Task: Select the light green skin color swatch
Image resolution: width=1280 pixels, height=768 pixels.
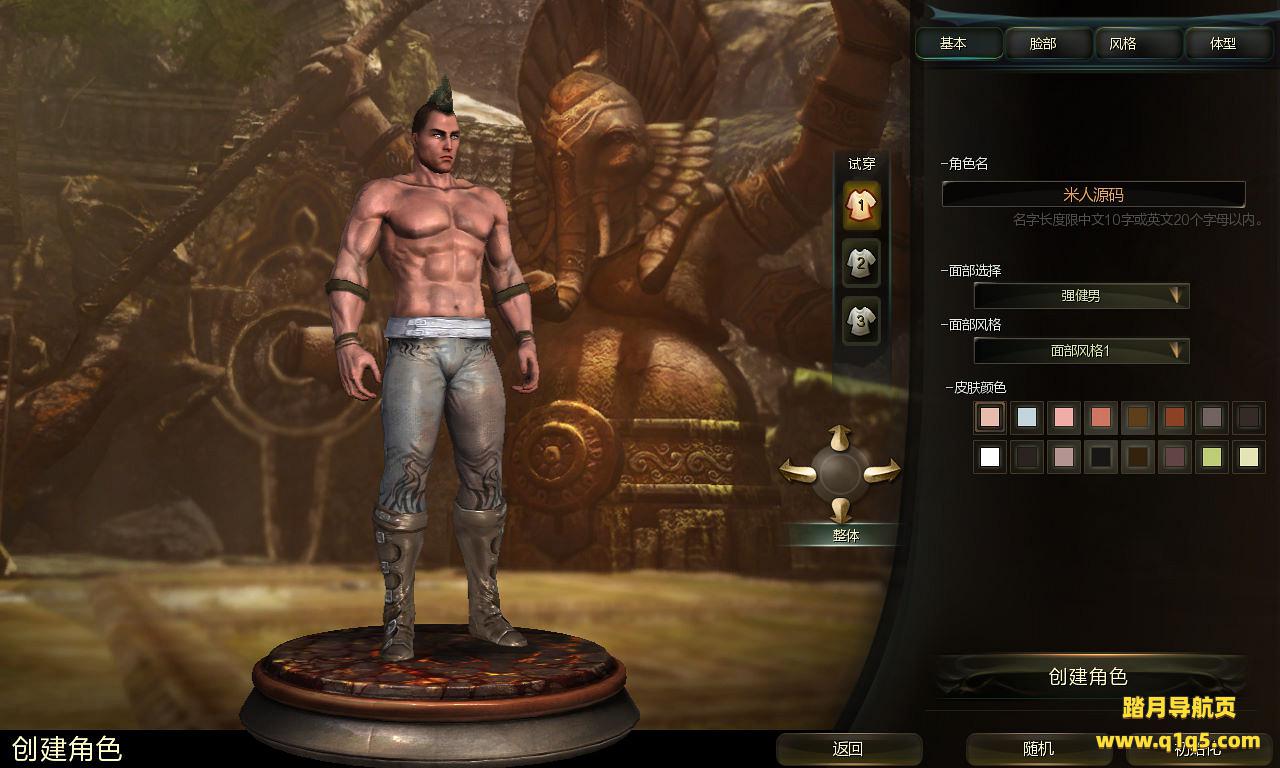Action: (1212, 457)
